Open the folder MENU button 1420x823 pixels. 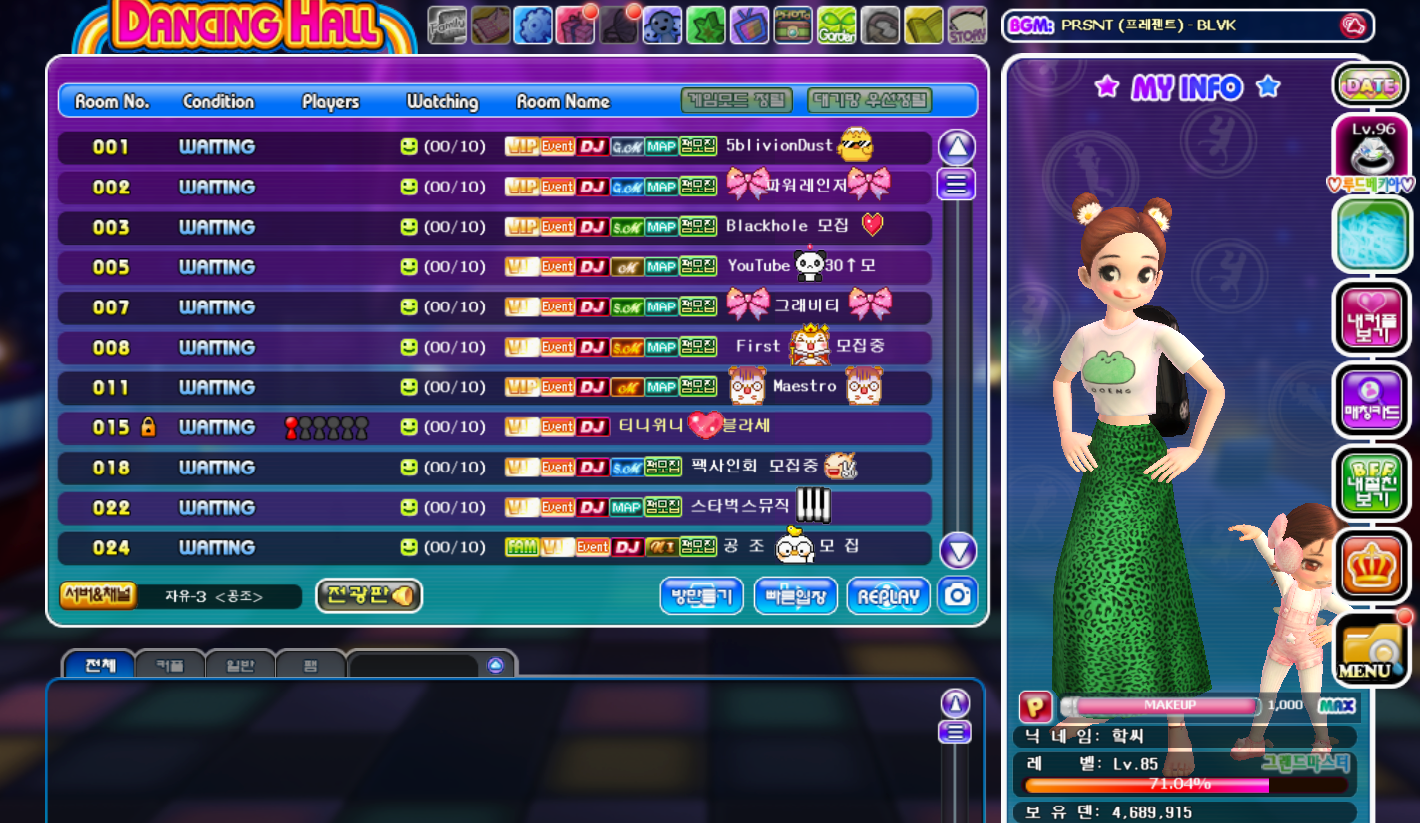1372,651
